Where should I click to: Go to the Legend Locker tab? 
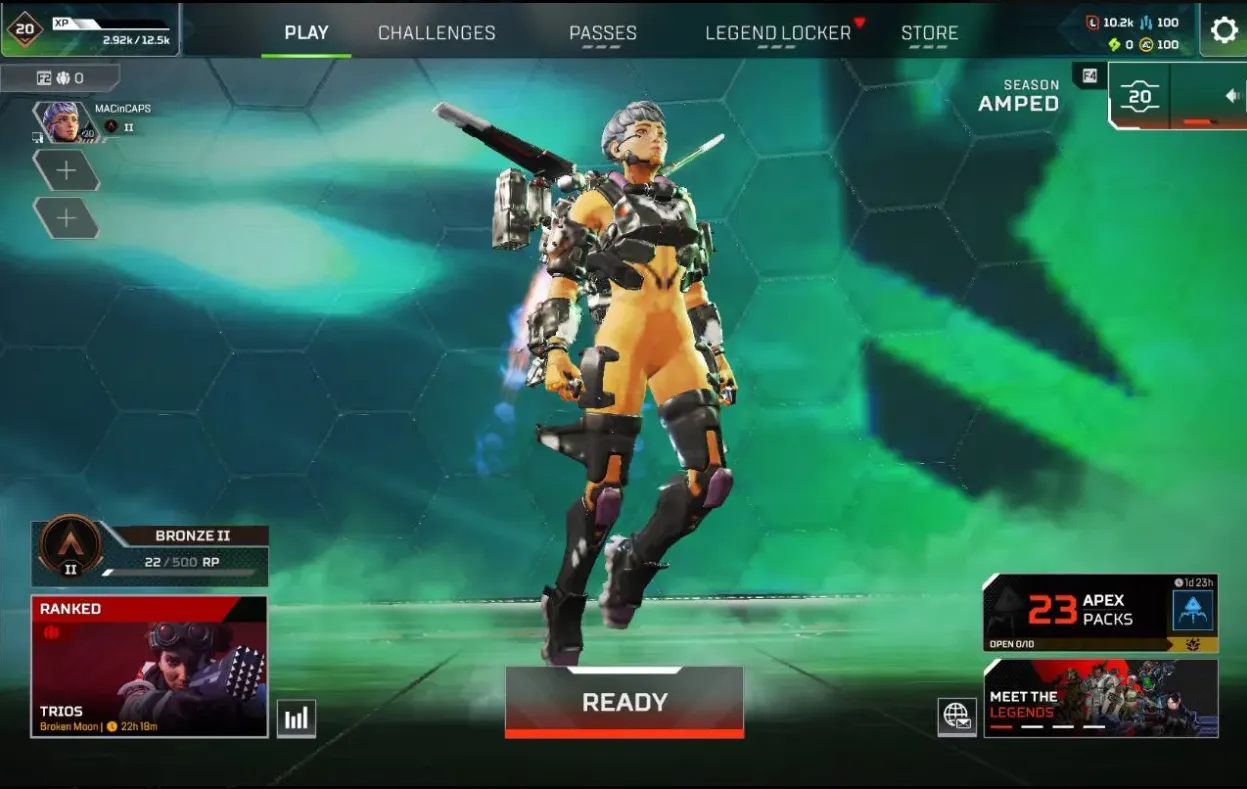click(x=778, y=32)
